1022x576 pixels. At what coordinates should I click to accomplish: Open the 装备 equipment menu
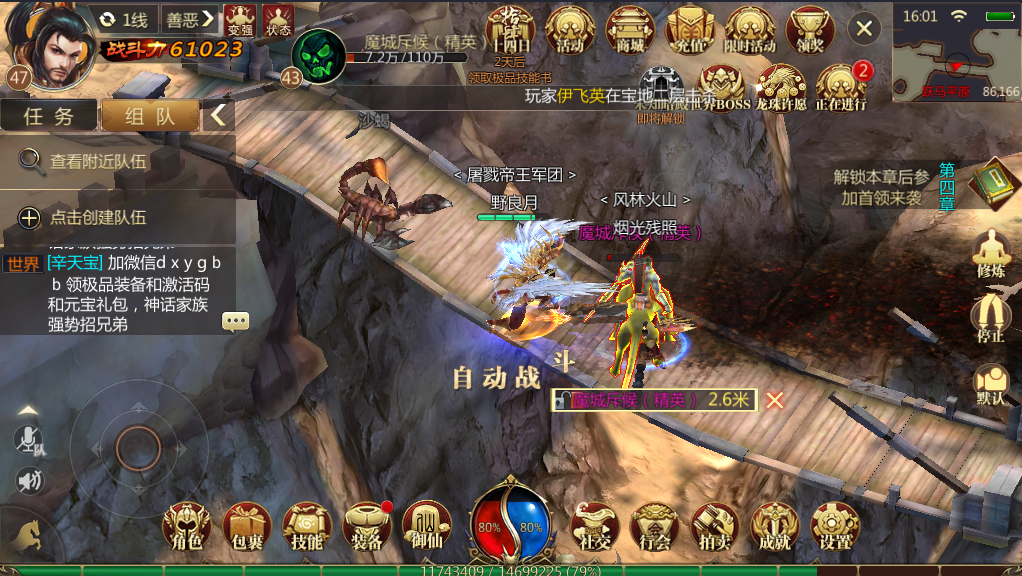pyautogui.click(x=366, y=527)
